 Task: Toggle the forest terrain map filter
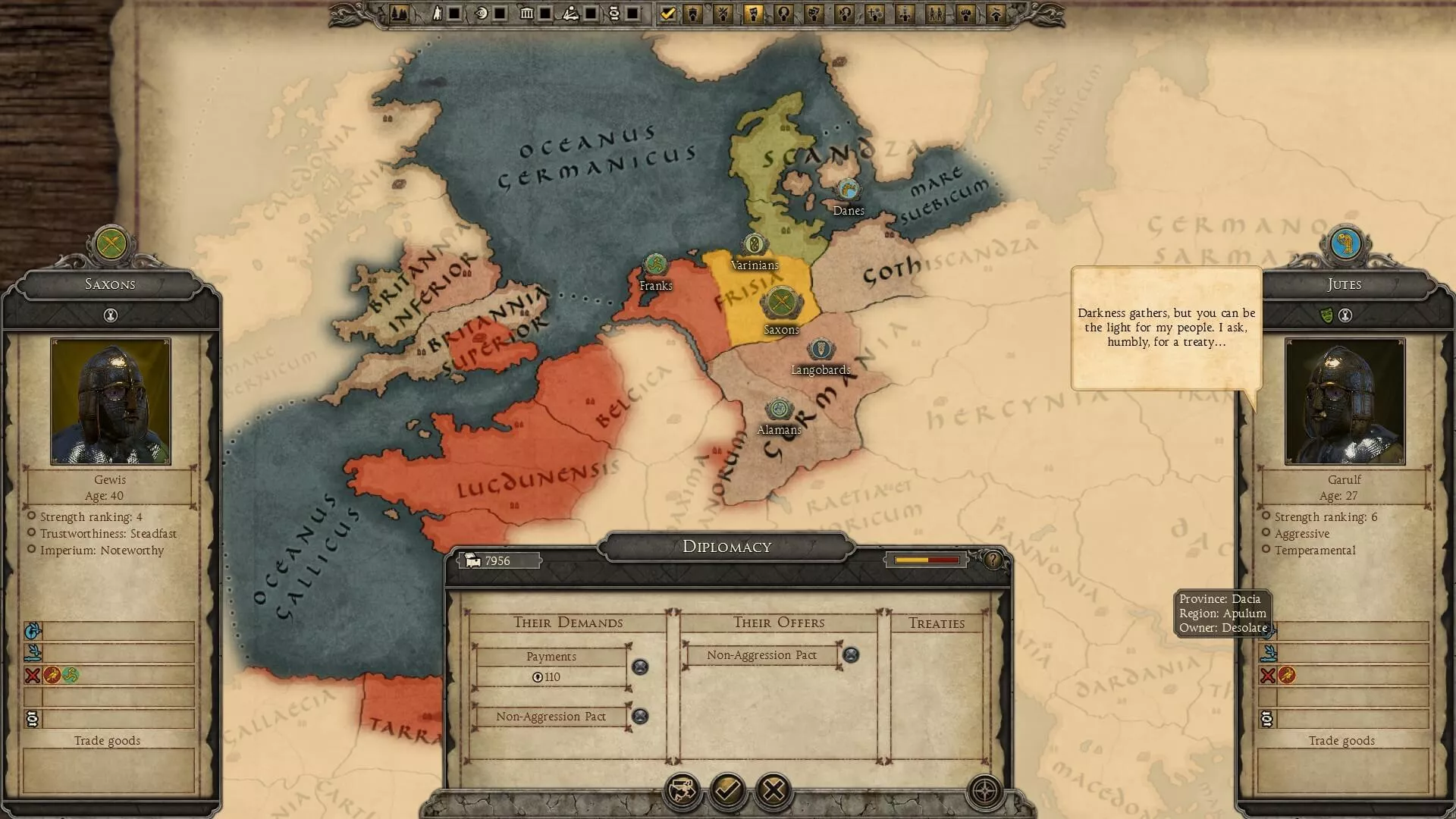399,14
